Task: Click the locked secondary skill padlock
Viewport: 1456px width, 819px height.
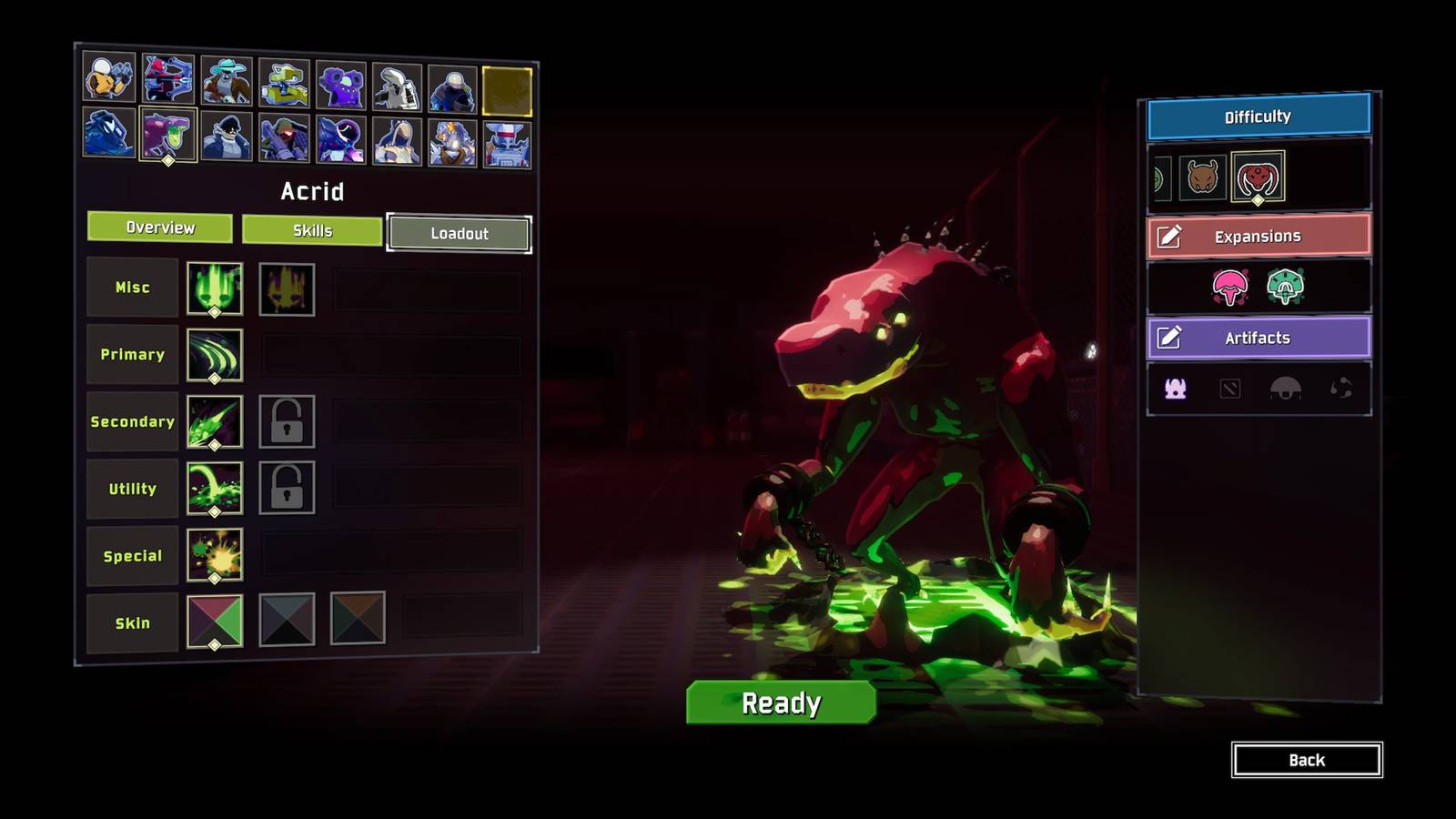Action: pyautogui.click(x=288, y=423)
